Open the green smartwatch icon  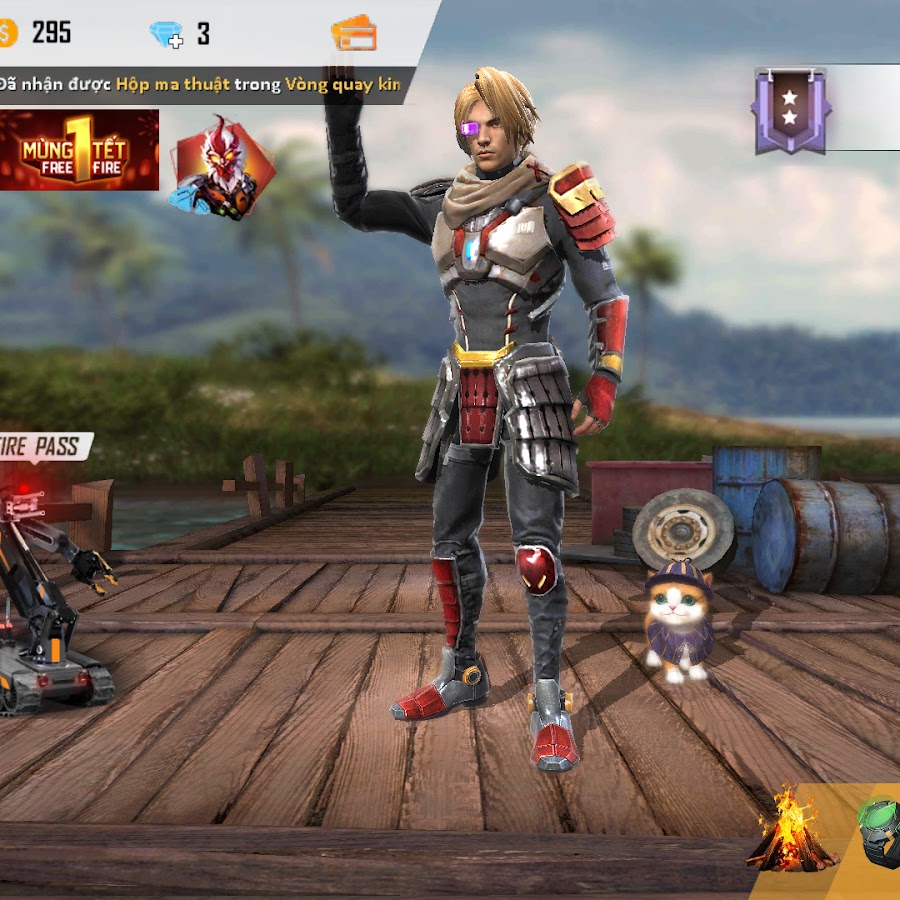(880, 830)
